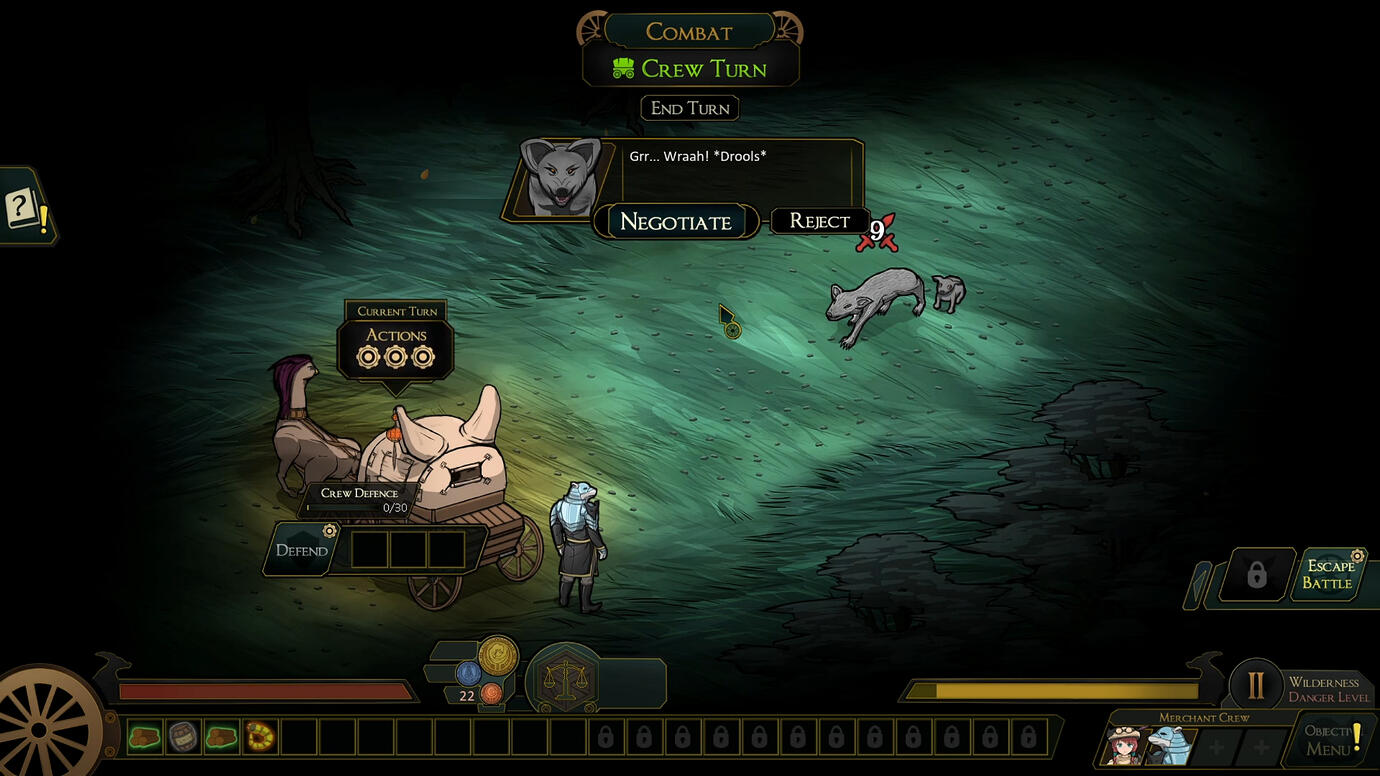Click the wagon wheel icon
1380x776 pixels.
tap(40, 729)
